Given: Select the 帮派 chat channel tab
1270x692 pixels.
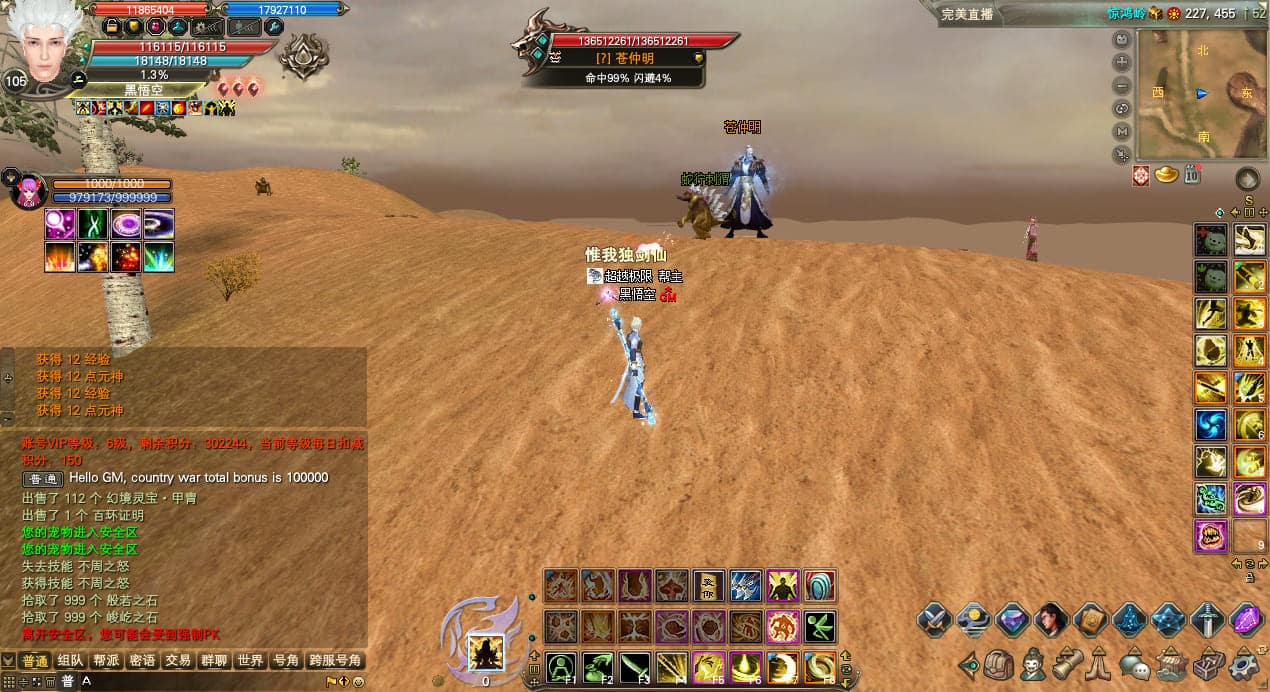Looking at the screenshot, I should [x=106, y=661].
